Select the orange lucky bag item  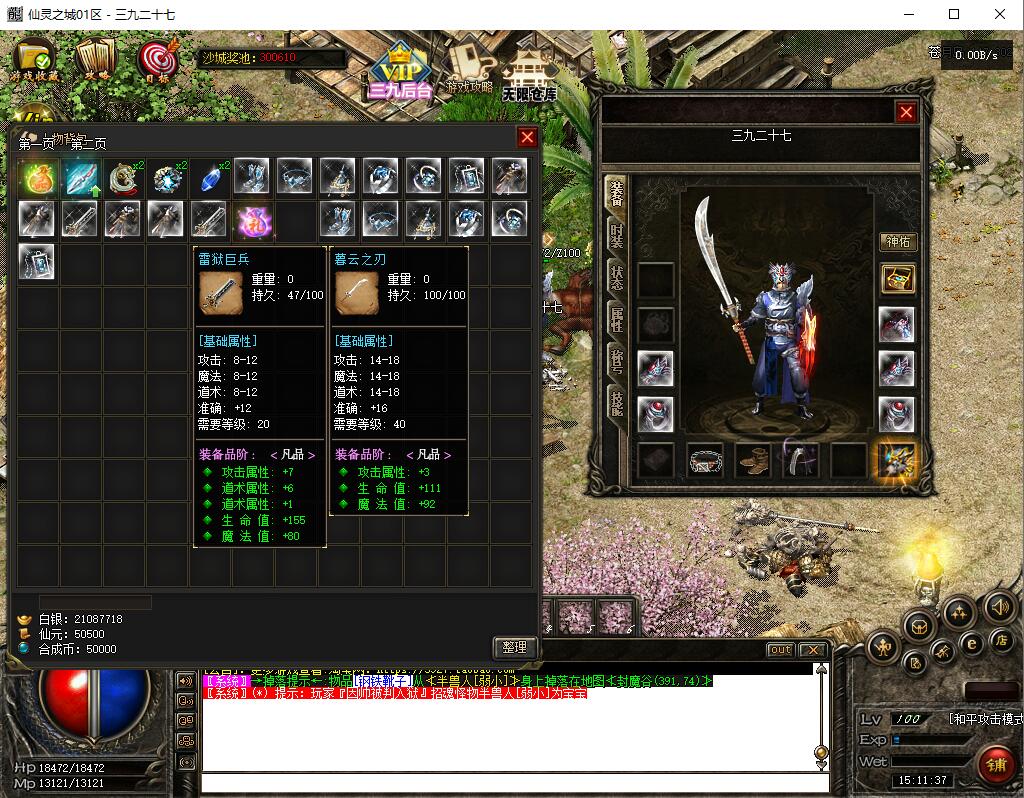click(37, 178)
